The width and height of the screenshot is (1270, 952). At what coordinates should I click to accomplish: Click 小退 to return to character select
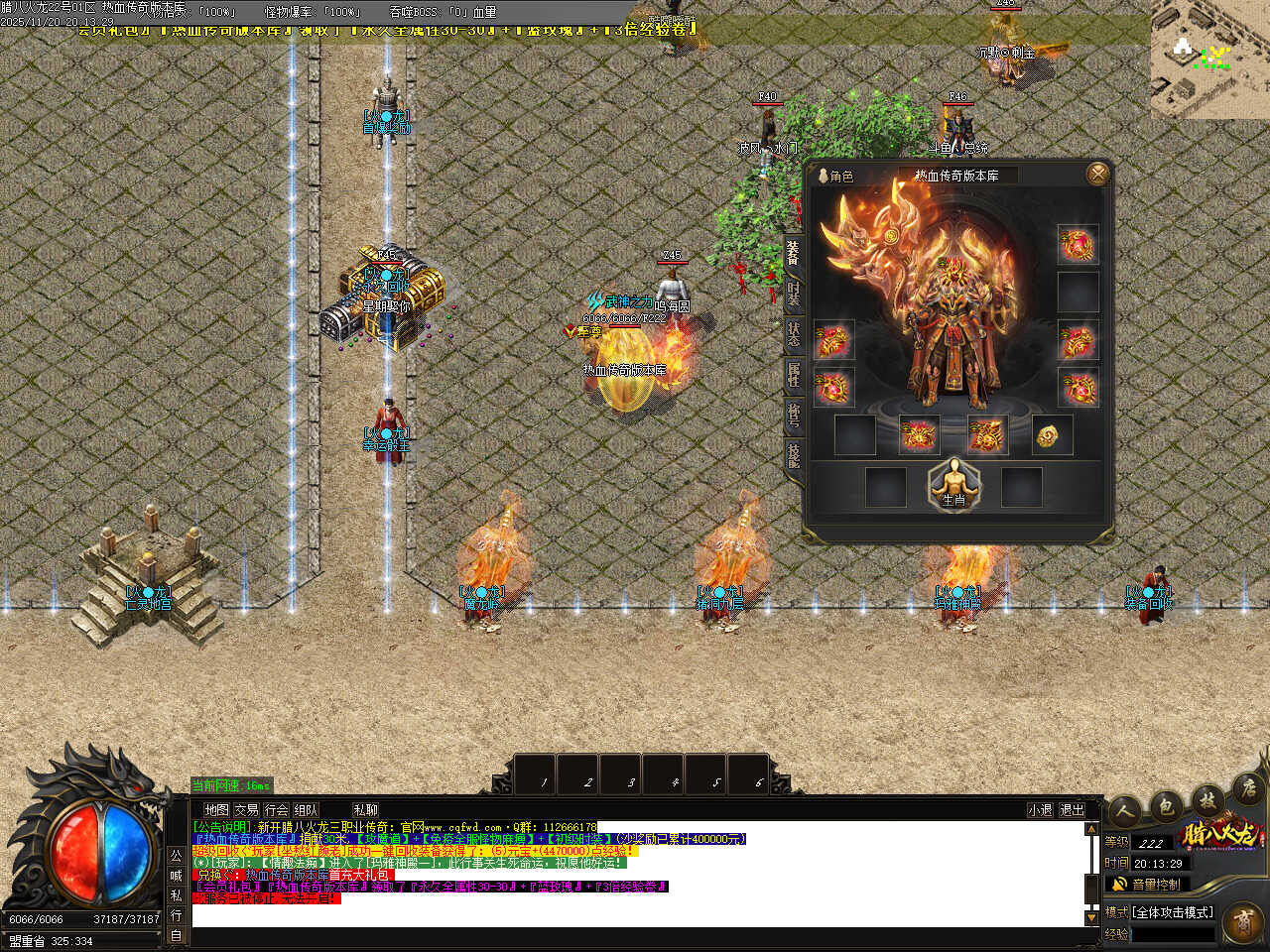[1040, 810]
